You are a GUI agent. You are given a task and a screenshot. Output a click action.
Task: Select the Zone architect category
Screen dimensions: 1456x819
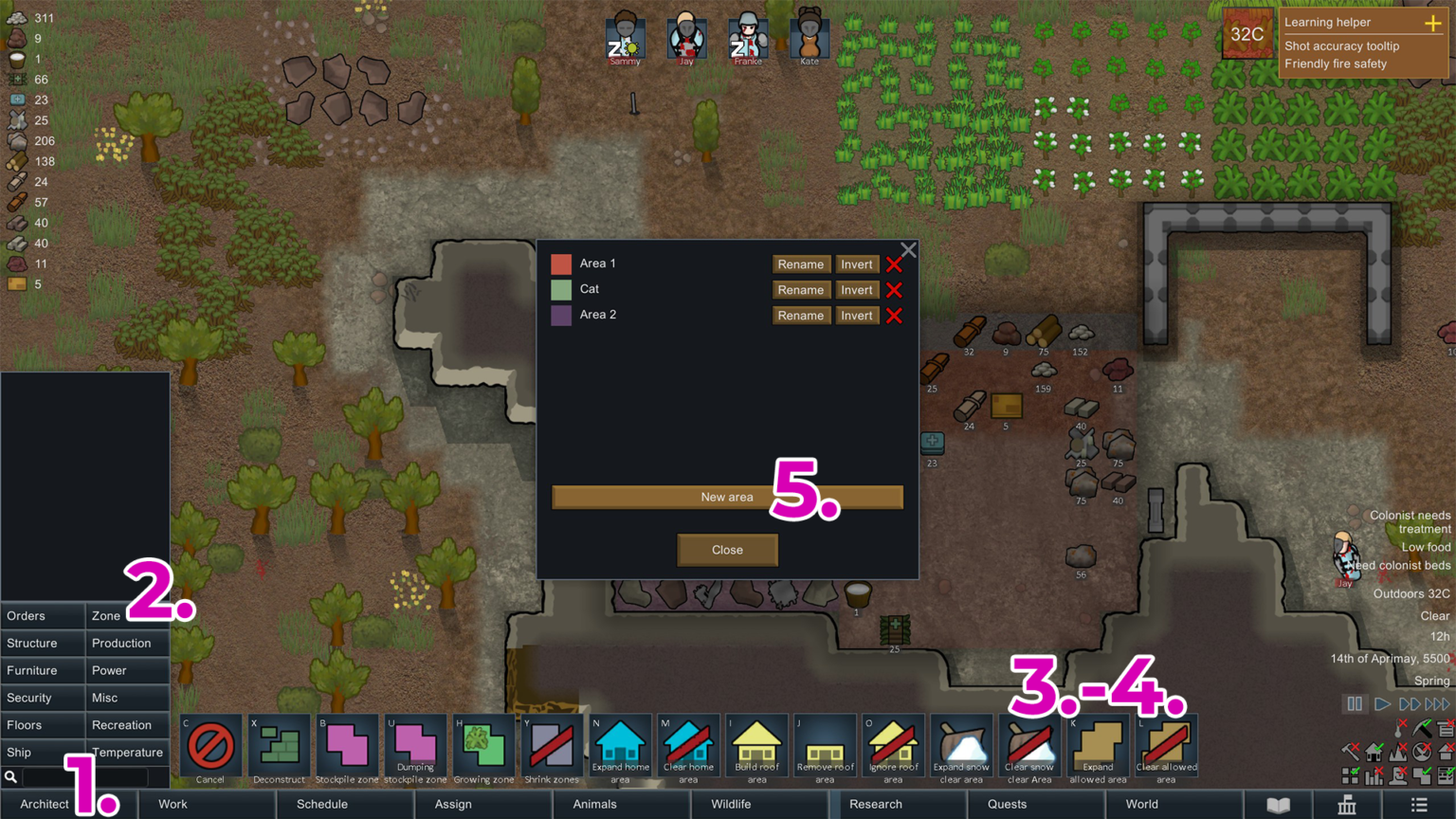tap(106, 616)
